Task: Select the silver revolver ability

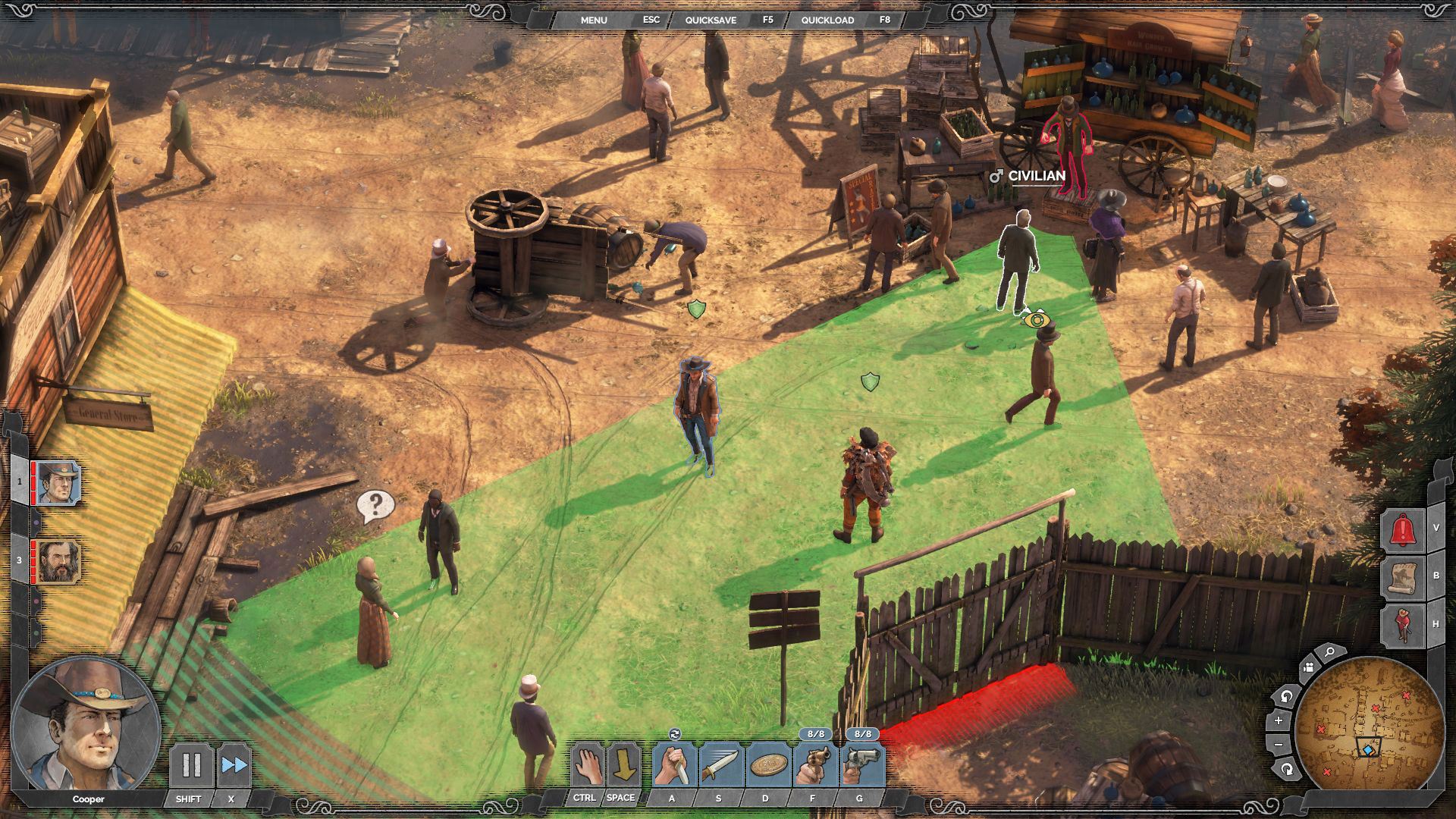Action: tap(861, 765)
